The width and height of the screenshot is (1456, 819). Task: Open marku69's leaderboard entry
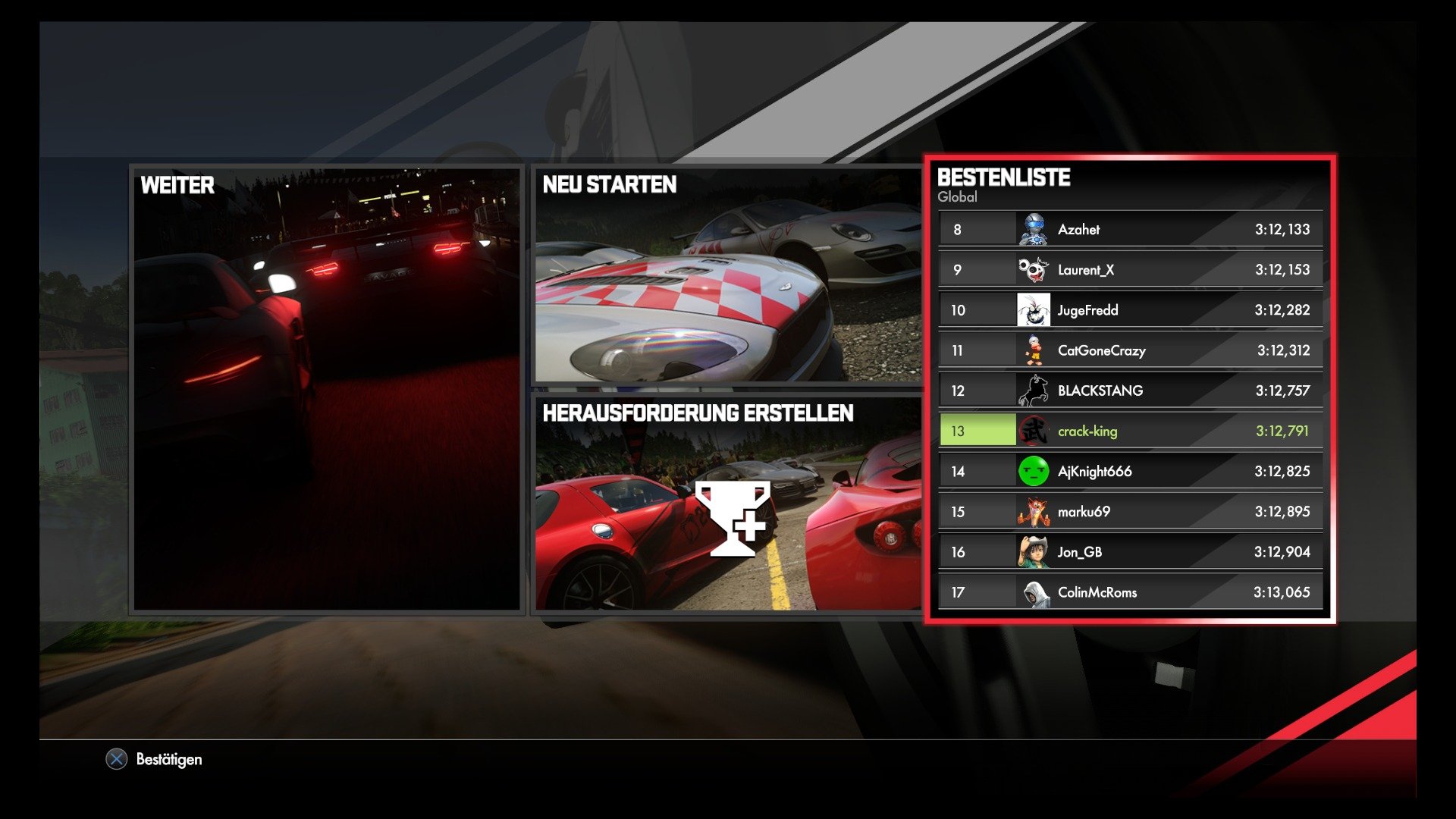(x=1130, y=511)
